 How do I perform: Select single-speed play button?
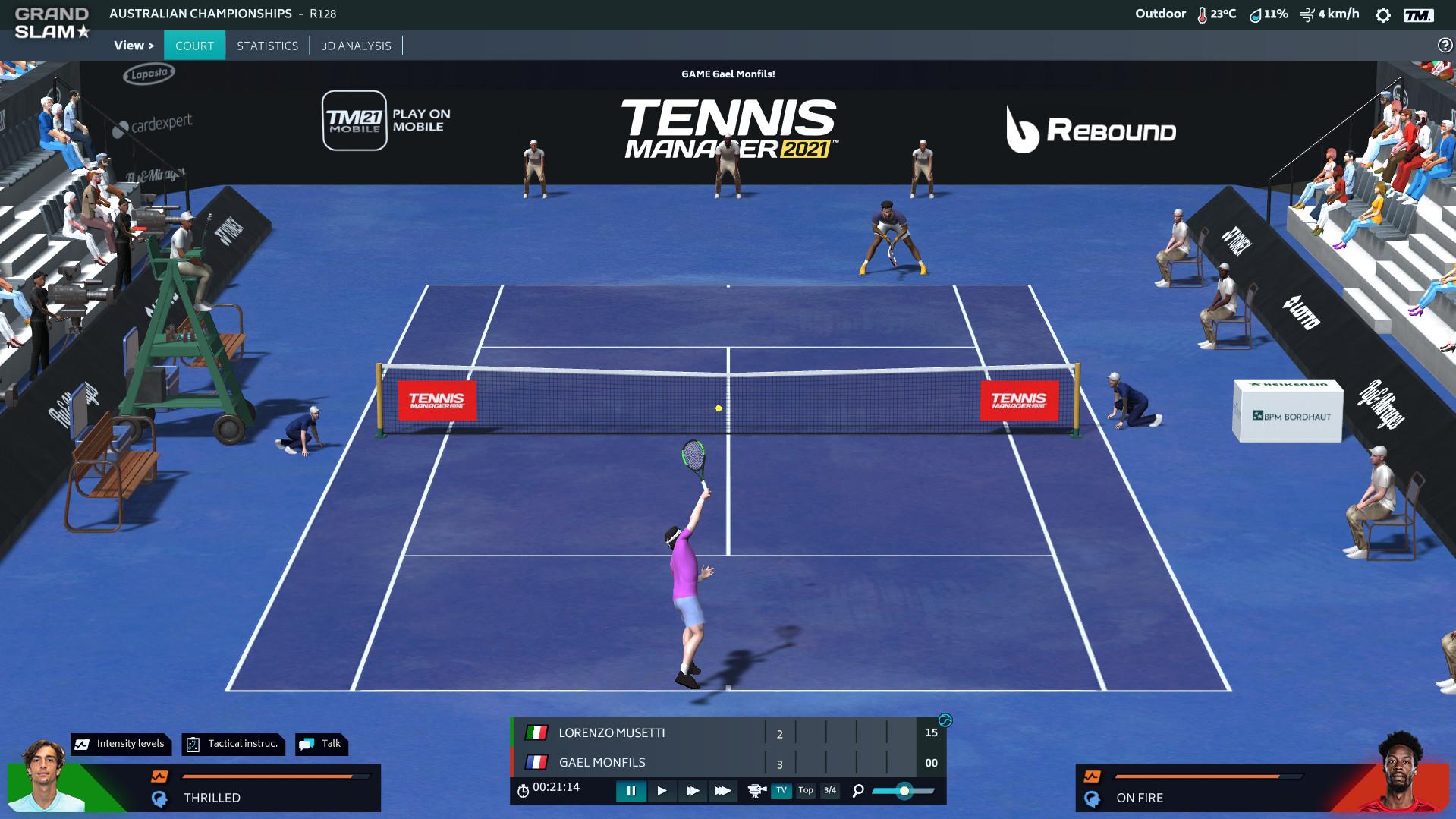tap(662, 791)
